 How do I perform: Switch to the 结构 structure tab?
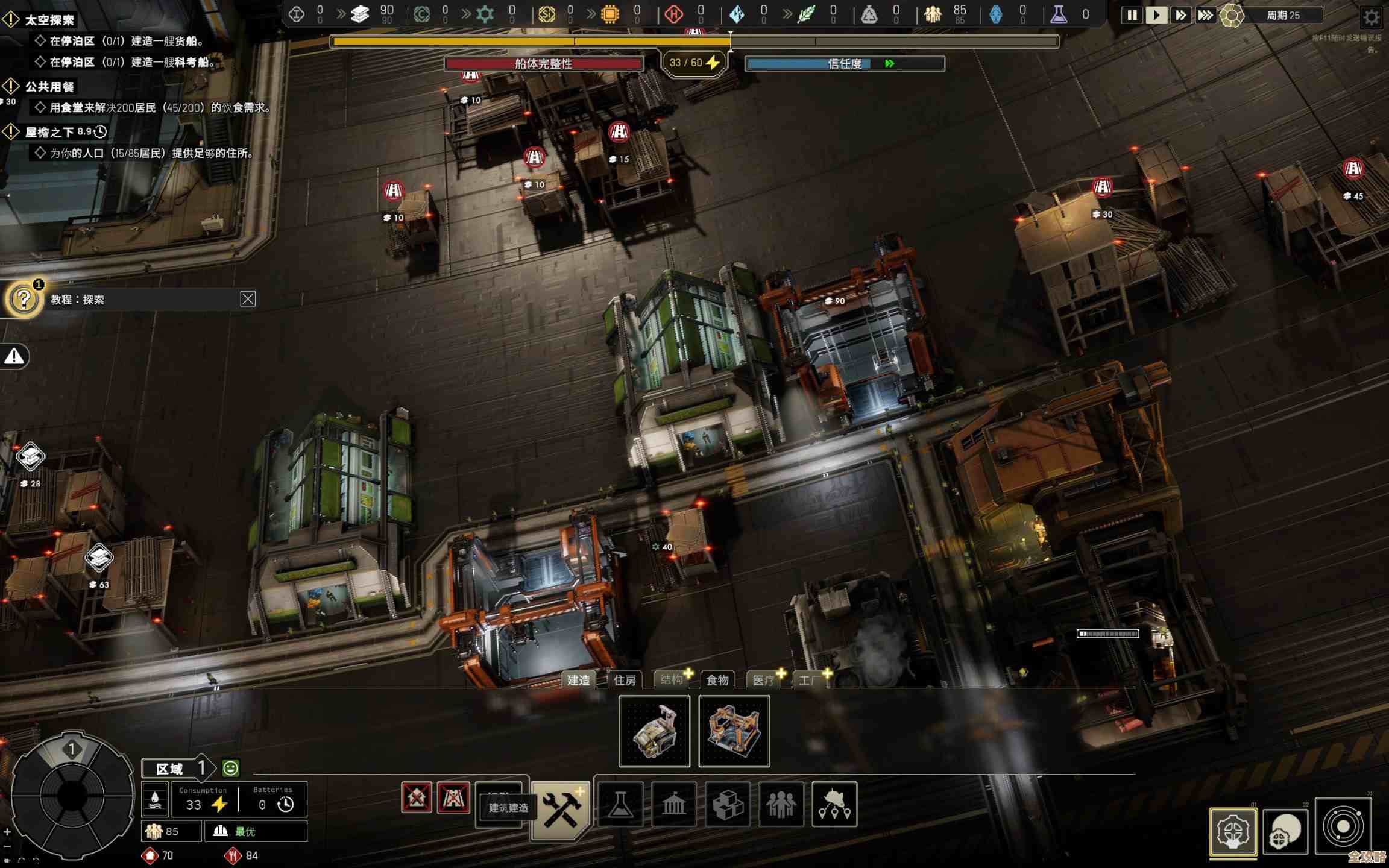coord(671,680)
